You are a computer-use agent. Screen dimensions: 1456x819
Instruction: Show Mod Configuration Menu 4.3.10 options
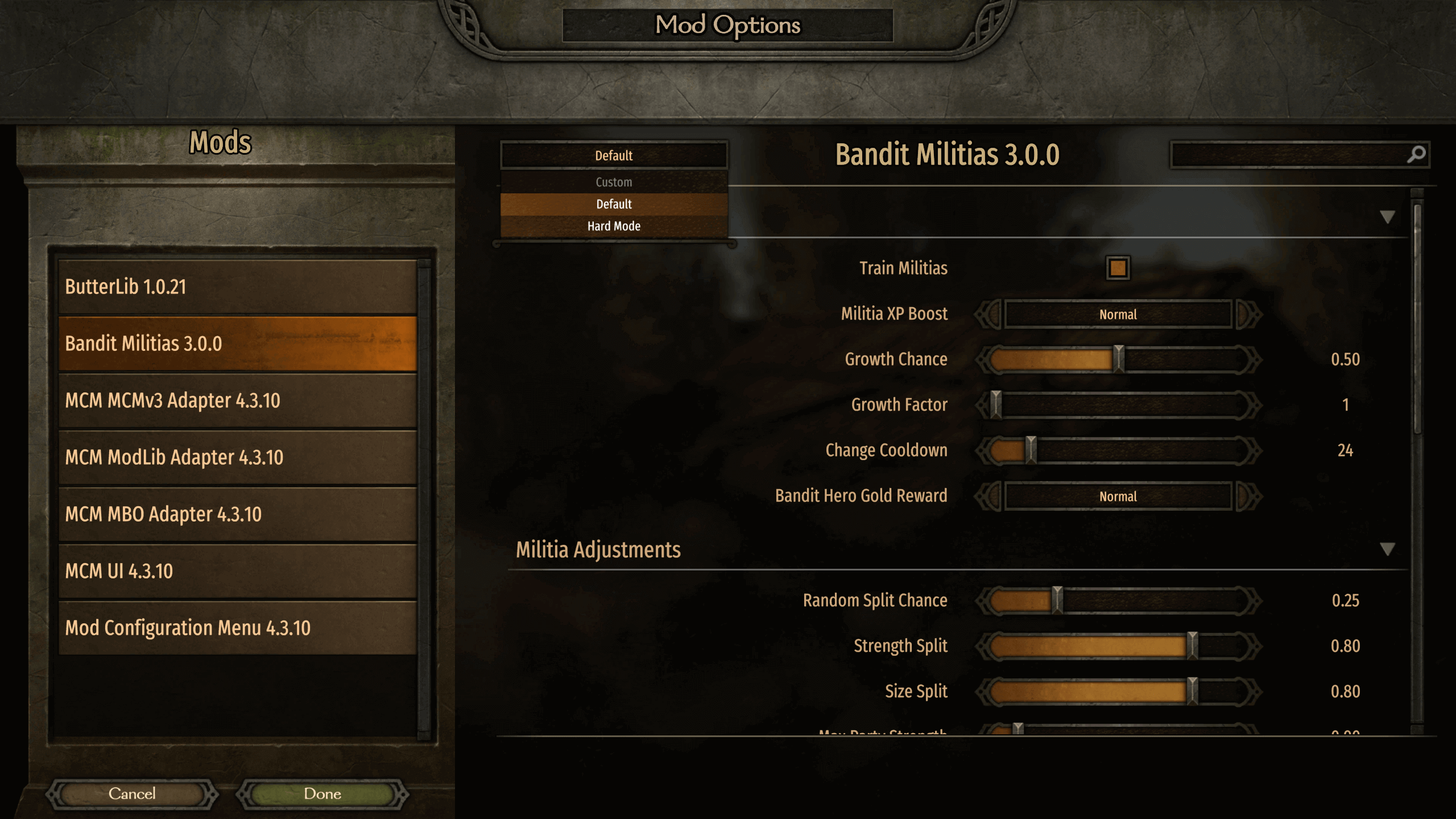(x=237, y=628)
